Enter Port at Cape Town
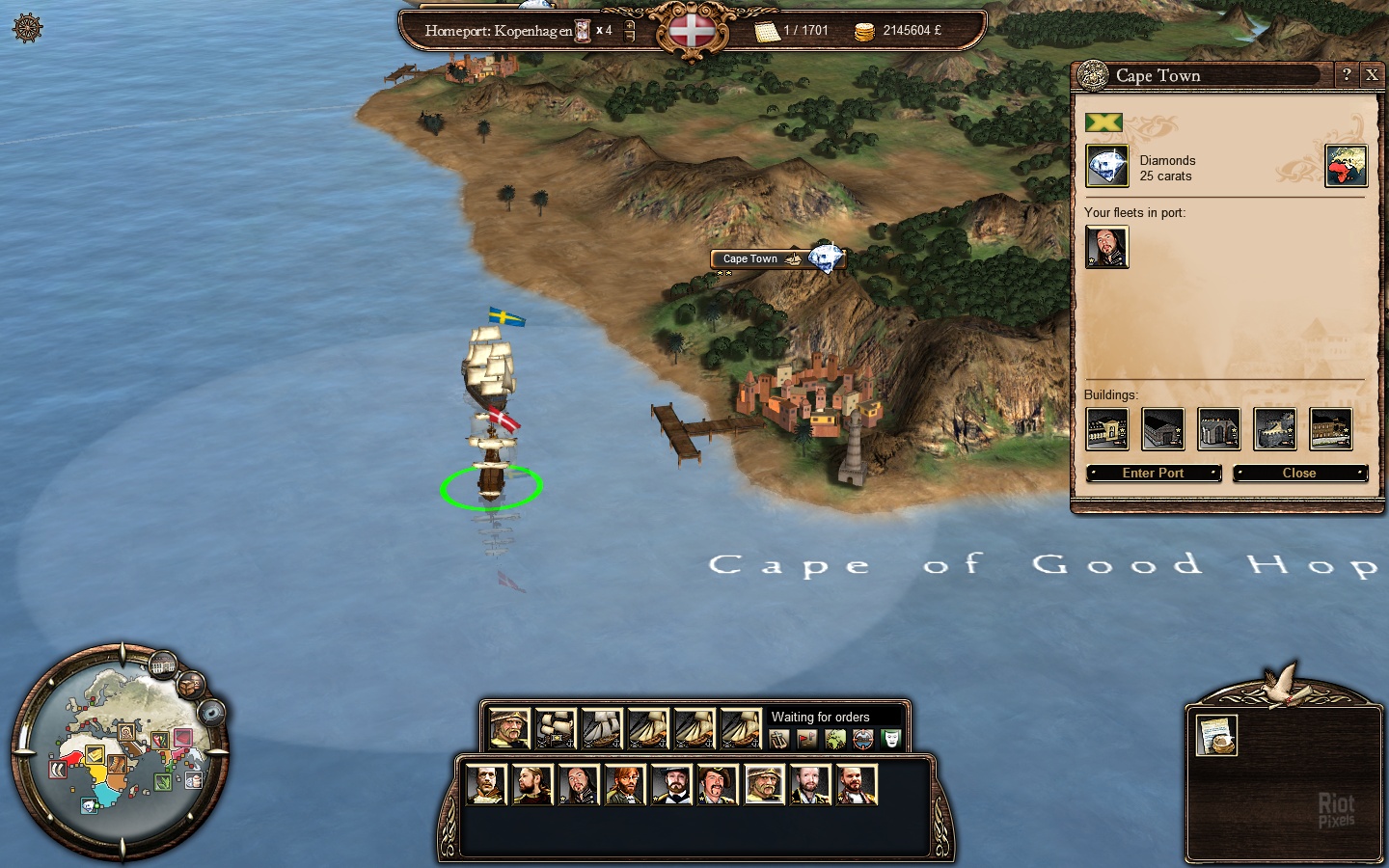This screenshot has width=1389, height=868. (x=1153, y=473)
